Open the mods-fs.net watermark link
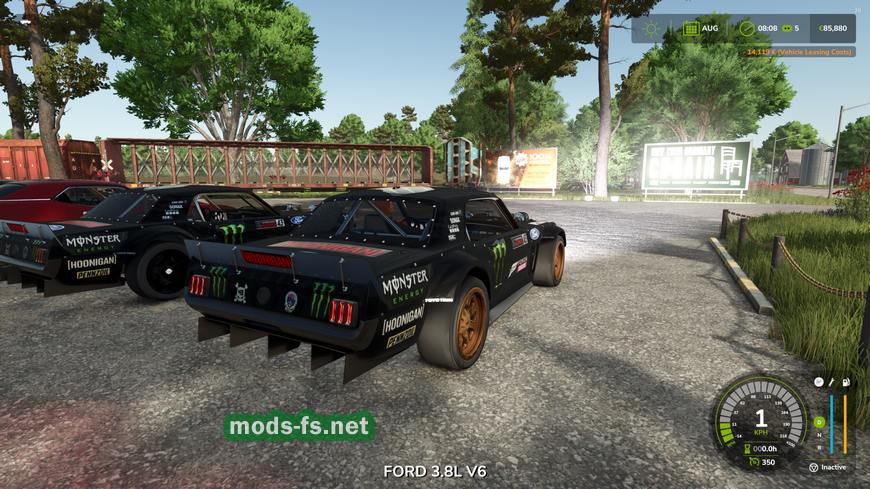The width and height of the screenshot is (870, 489). pyautogui.click(x=299, y=427)
